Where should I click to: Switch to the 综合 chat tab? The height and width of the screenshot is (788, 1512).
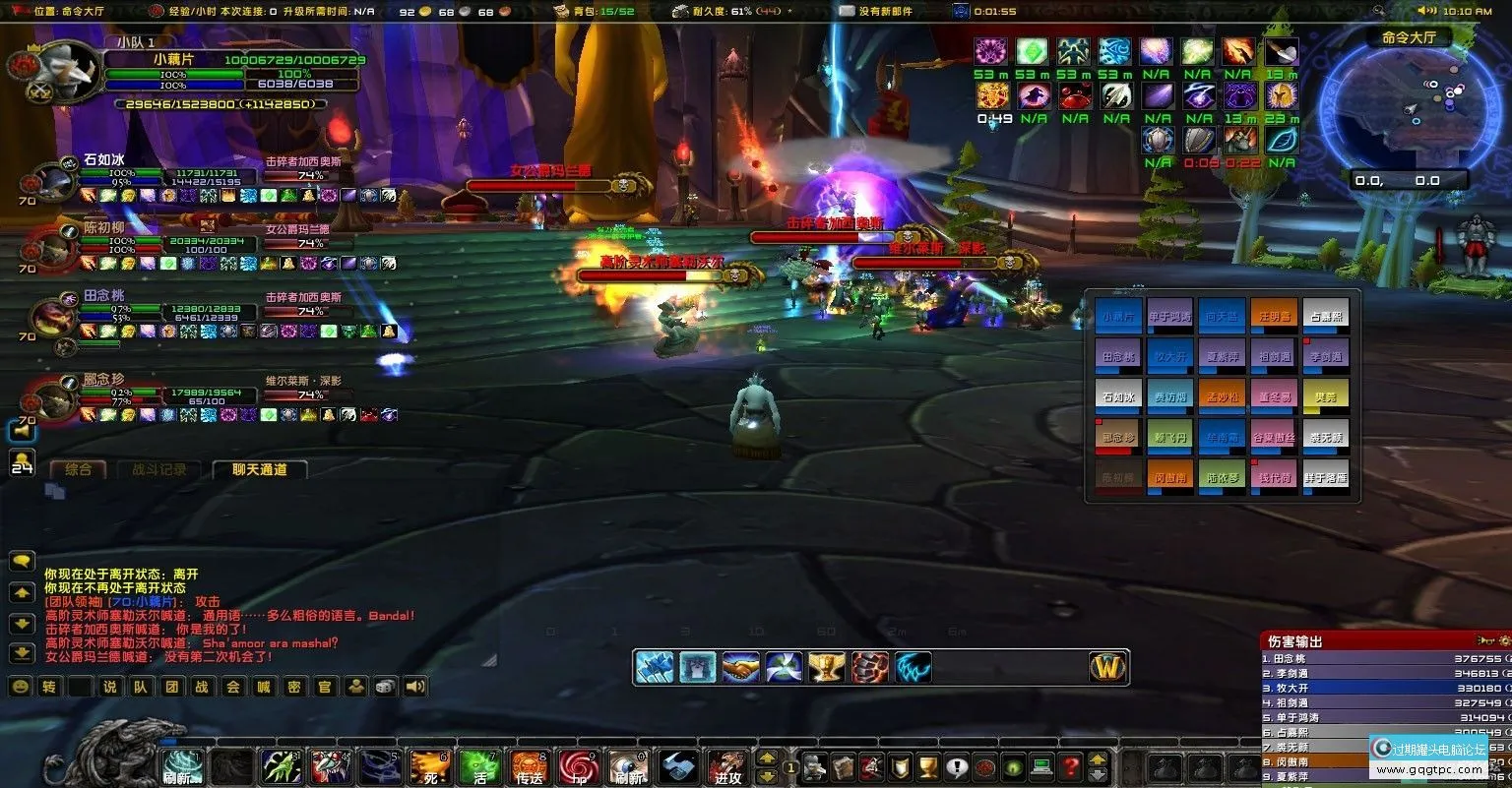click(x=78, y=470)
